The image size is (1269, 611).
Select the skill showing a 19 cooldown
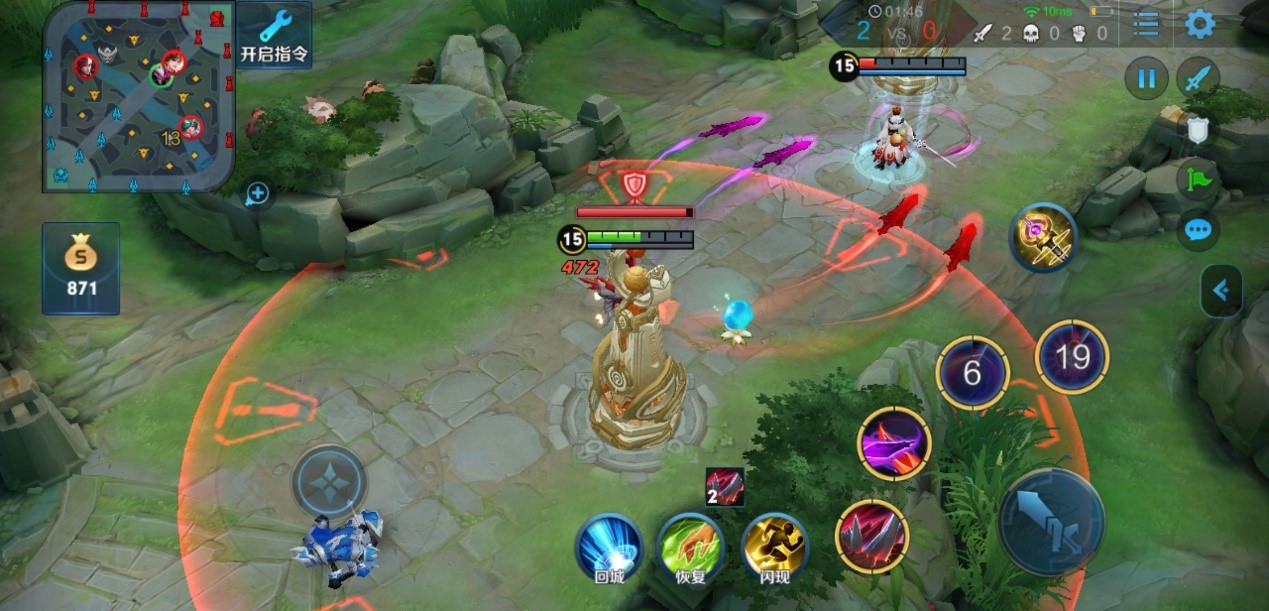pyautogui.click(x=1072, y=357)
